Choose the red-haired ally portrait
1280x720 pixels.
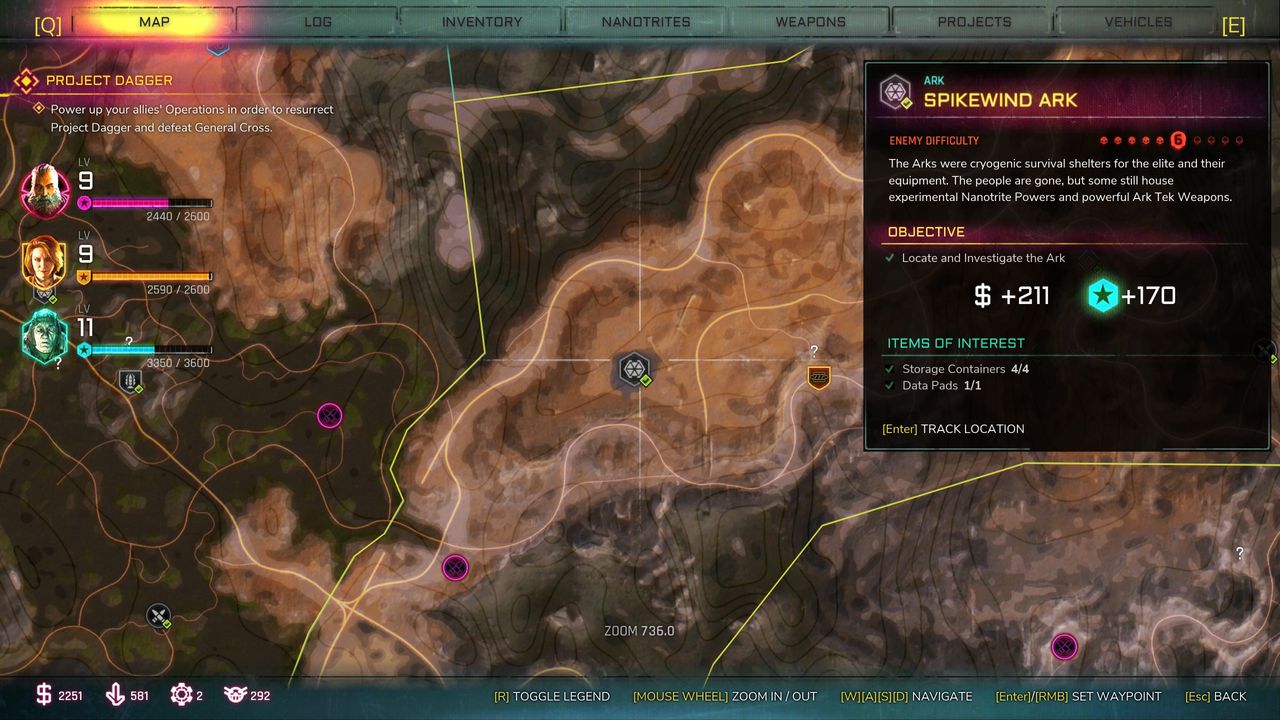(45, 263)
